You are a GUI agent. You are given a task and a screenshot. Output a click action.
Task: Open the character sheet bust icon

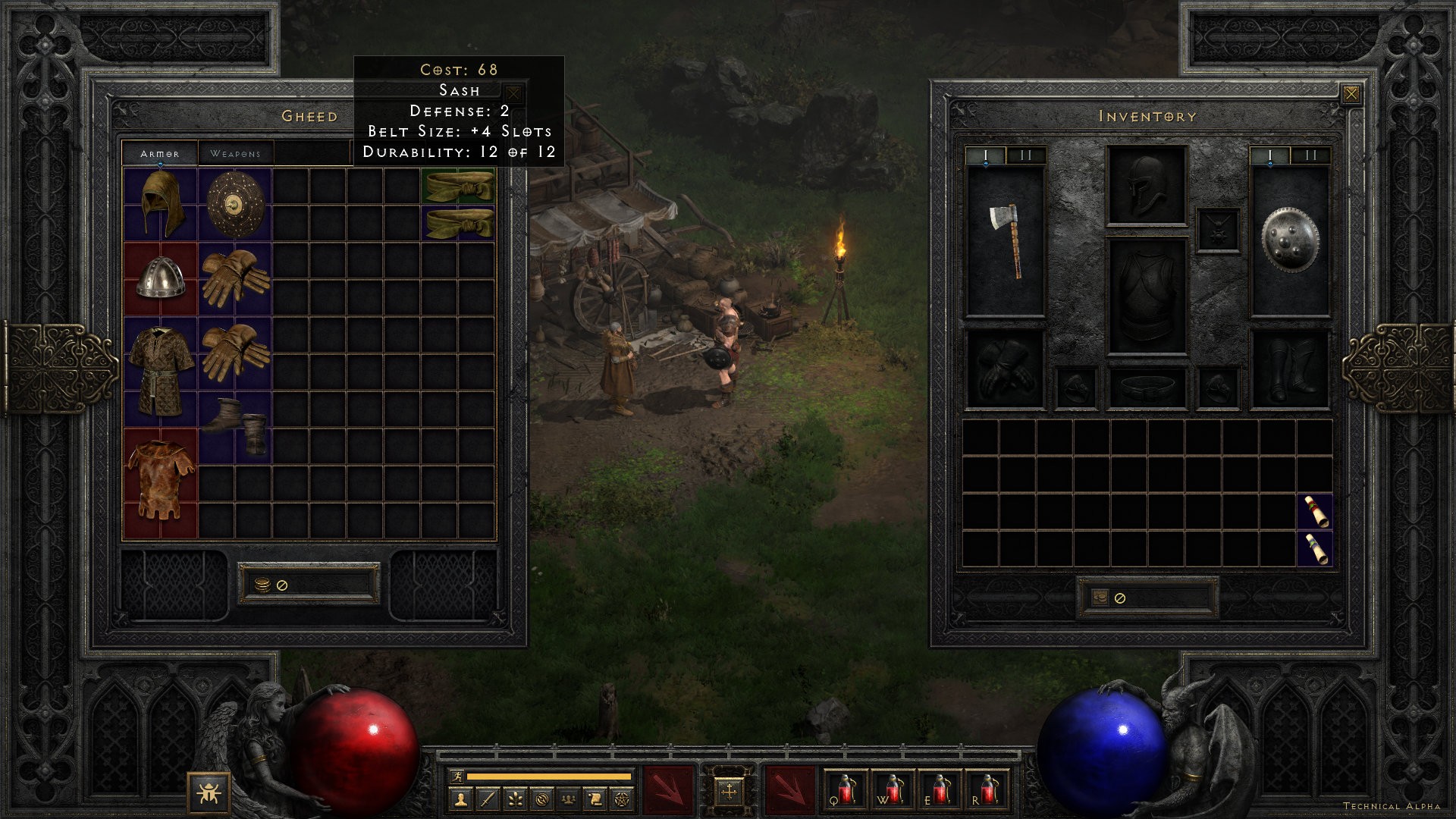[461, 799]
